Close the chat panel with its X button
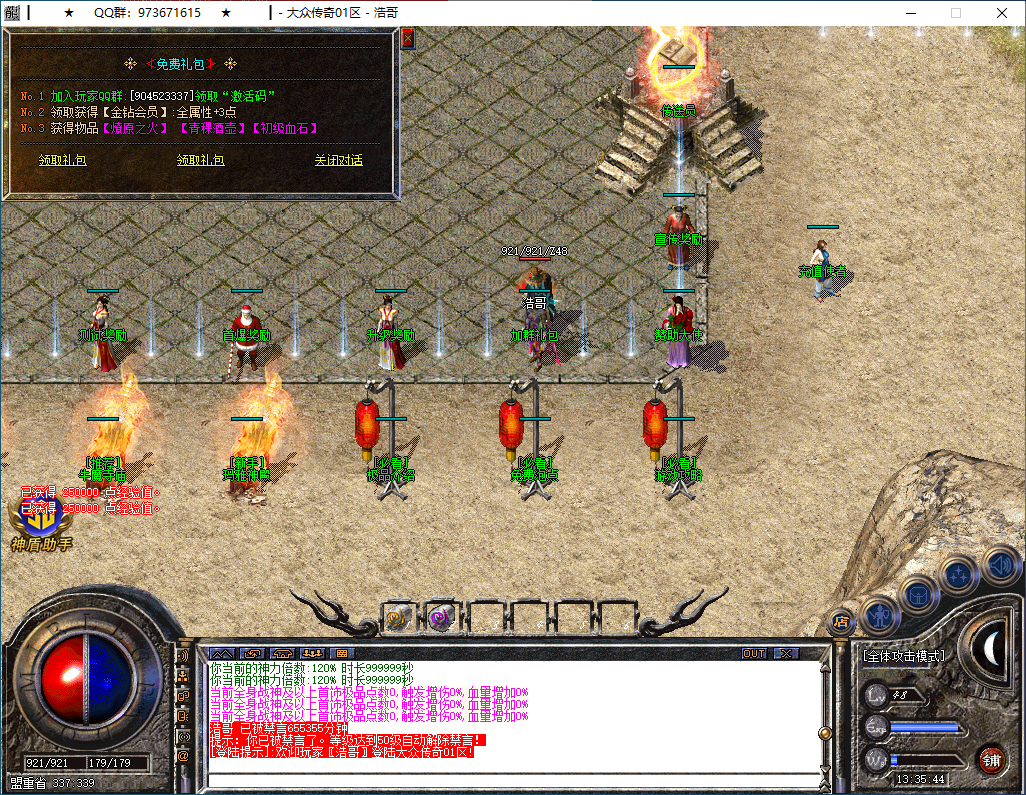This screenshot has height=795, width=1026. tap(787, 653)
